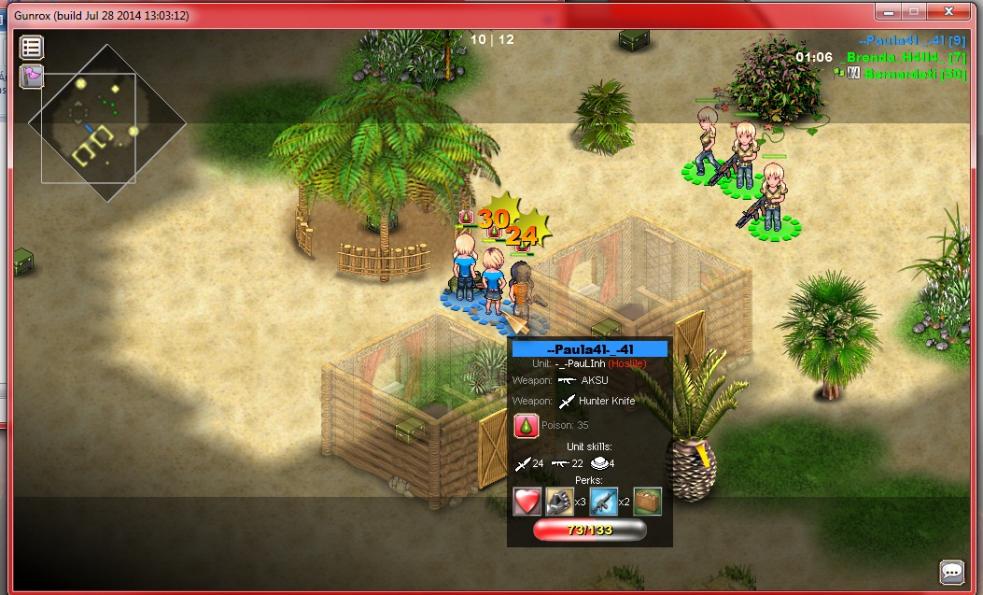The width and height of the screenshot is (983, 595).
Task: Choose the armored fist perk icon
Action: pyautogui.click(x=558, y=501)
